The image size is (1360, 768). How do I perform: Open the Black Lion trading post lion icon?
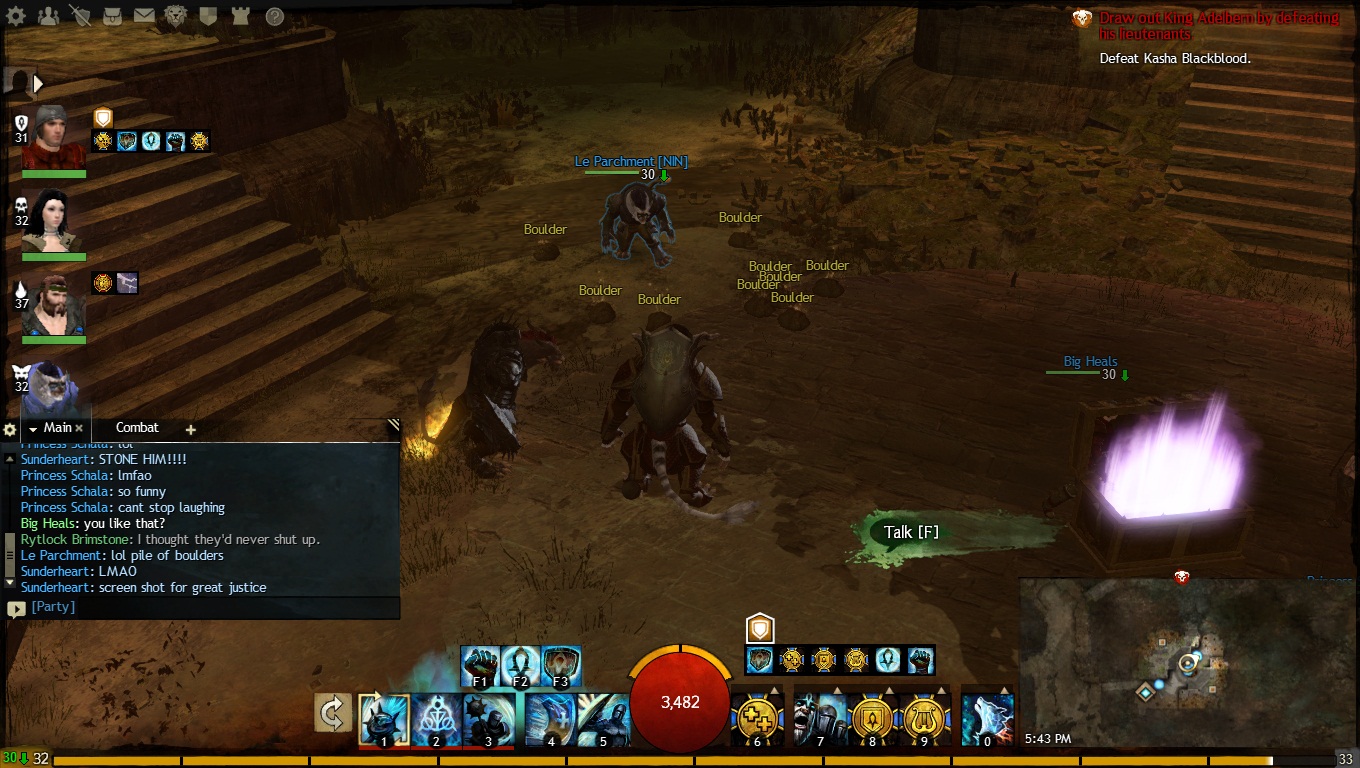175,16
